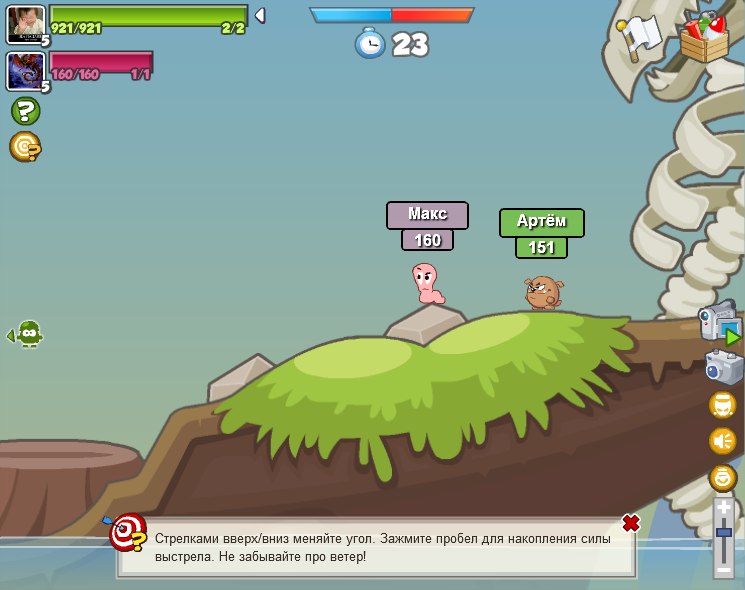Screen dimensions: 745x590
Task: Select the video camera replay icon
Action: coord(719,326)
